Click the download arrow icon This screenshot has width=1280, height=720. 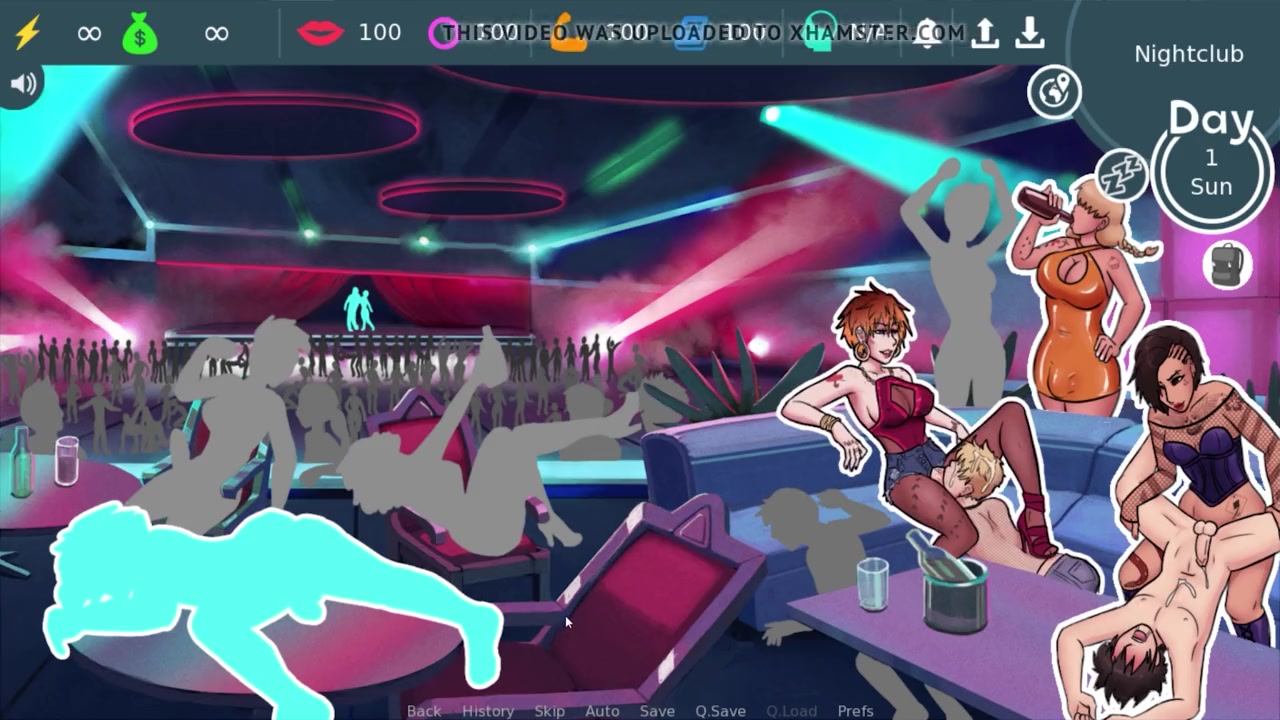[x=1029, y=33]
